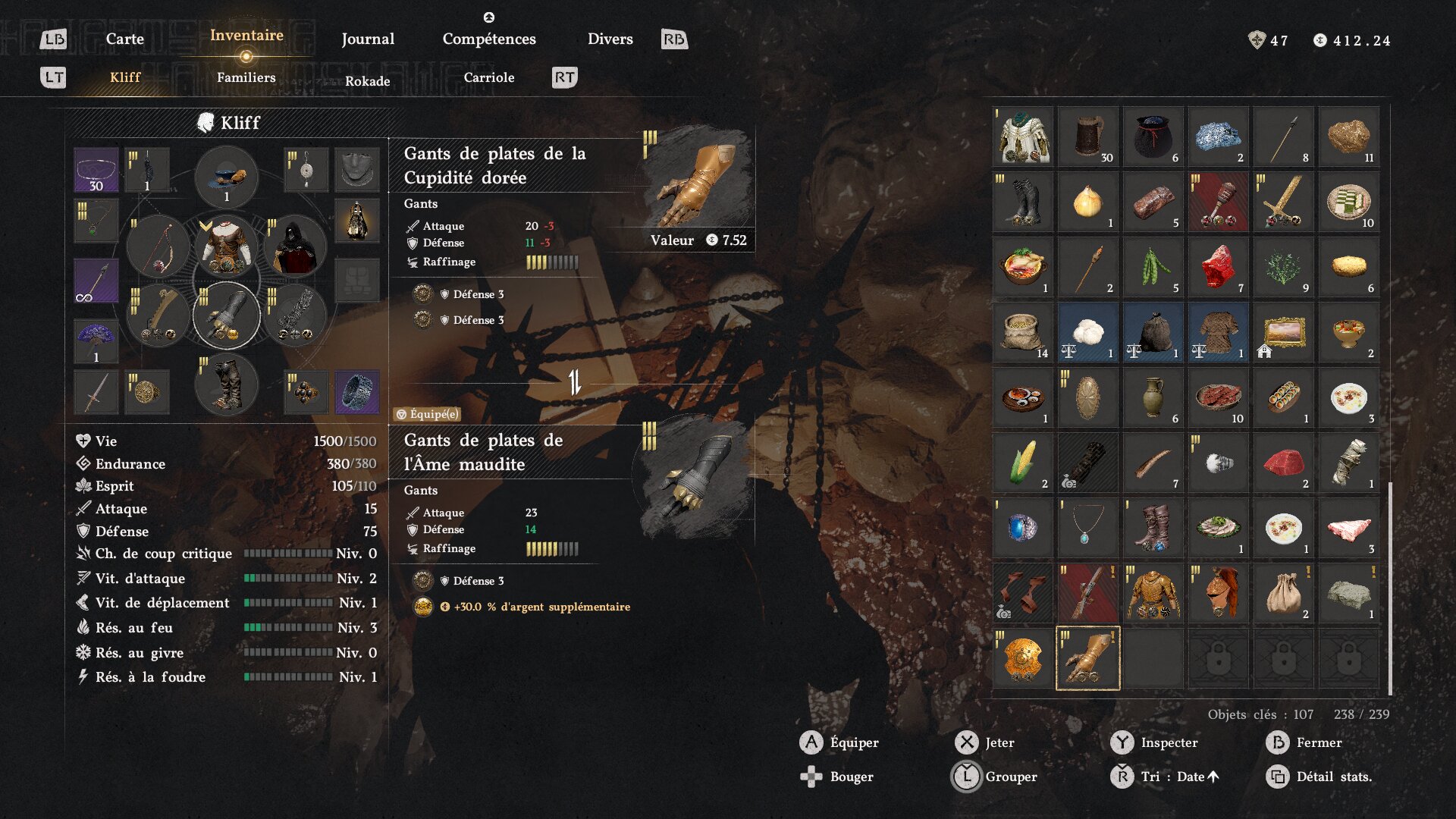Select the onion item slot
This screenshot has height=819, width=1456.
[x=1087, y=202]
